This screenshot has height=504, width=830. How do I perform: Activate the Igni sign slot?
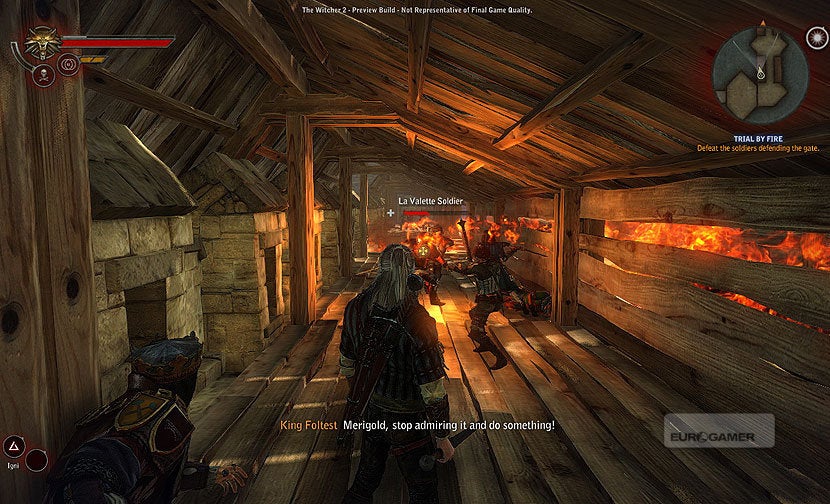coord(15,447)
